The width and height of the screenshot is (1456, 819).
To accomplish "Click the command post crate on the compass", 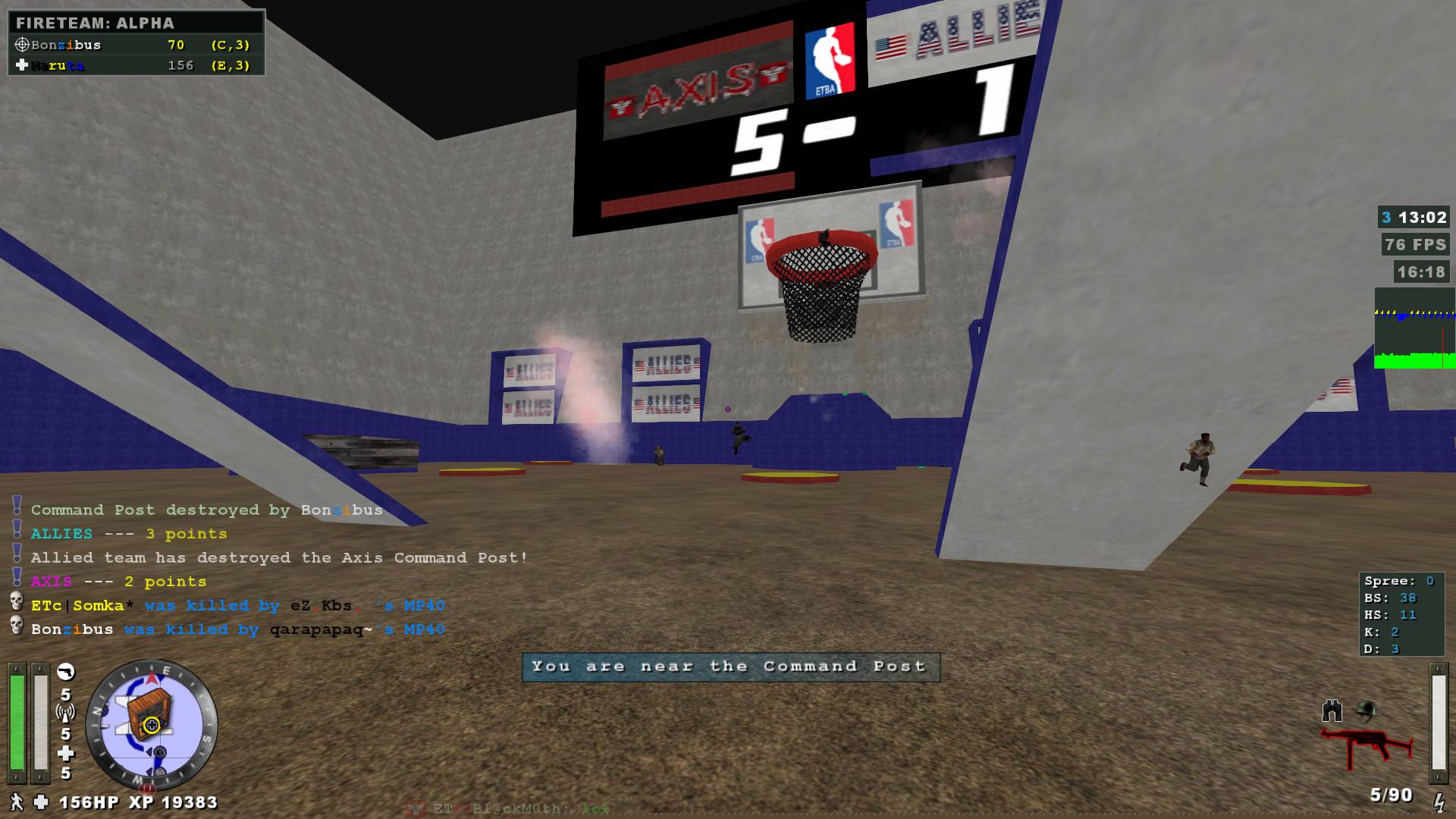I will click(149, 717).
